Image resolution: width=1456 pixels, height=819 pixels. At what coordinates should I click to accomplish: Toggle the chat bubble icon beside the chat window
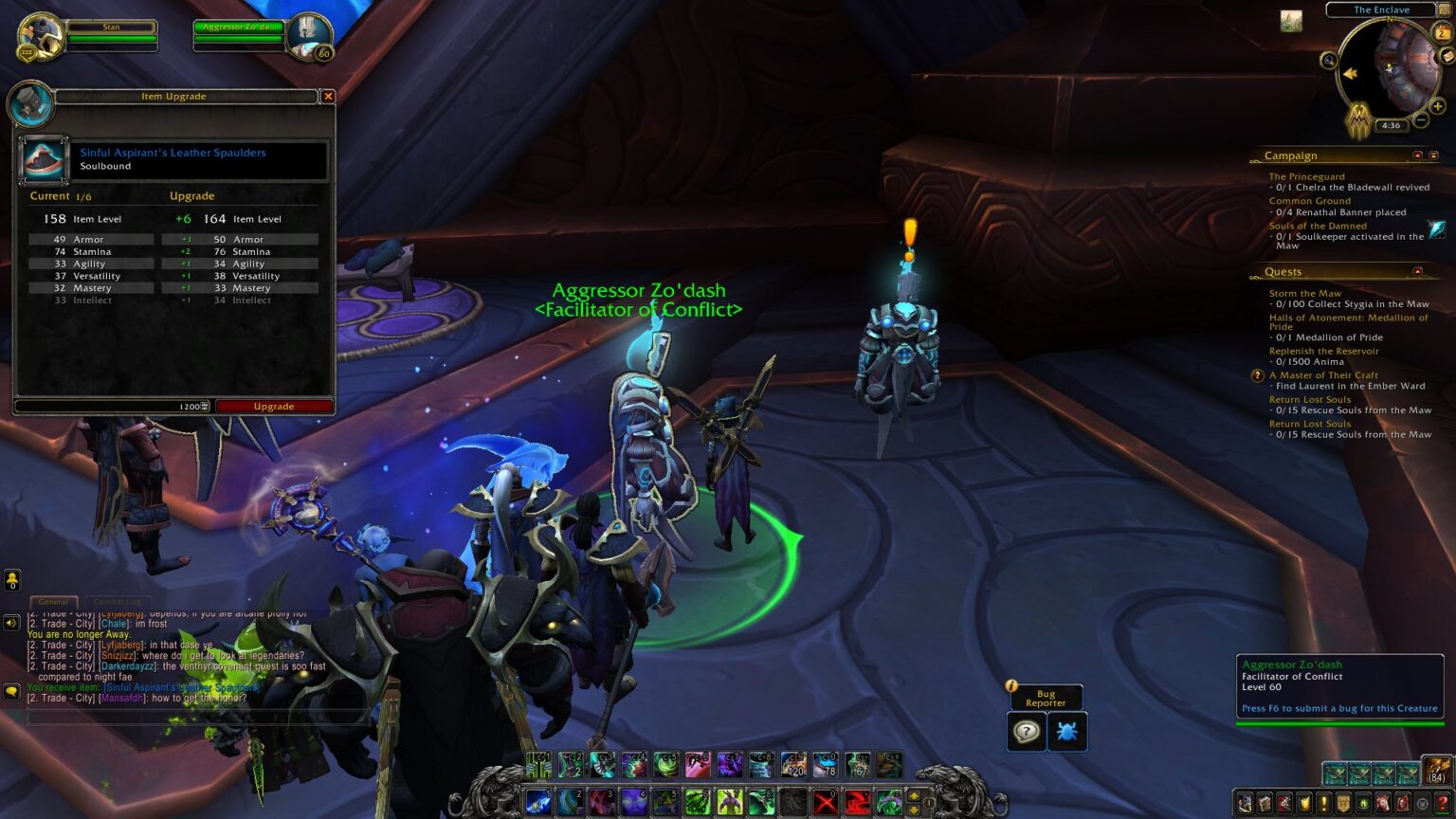point(10,691)
